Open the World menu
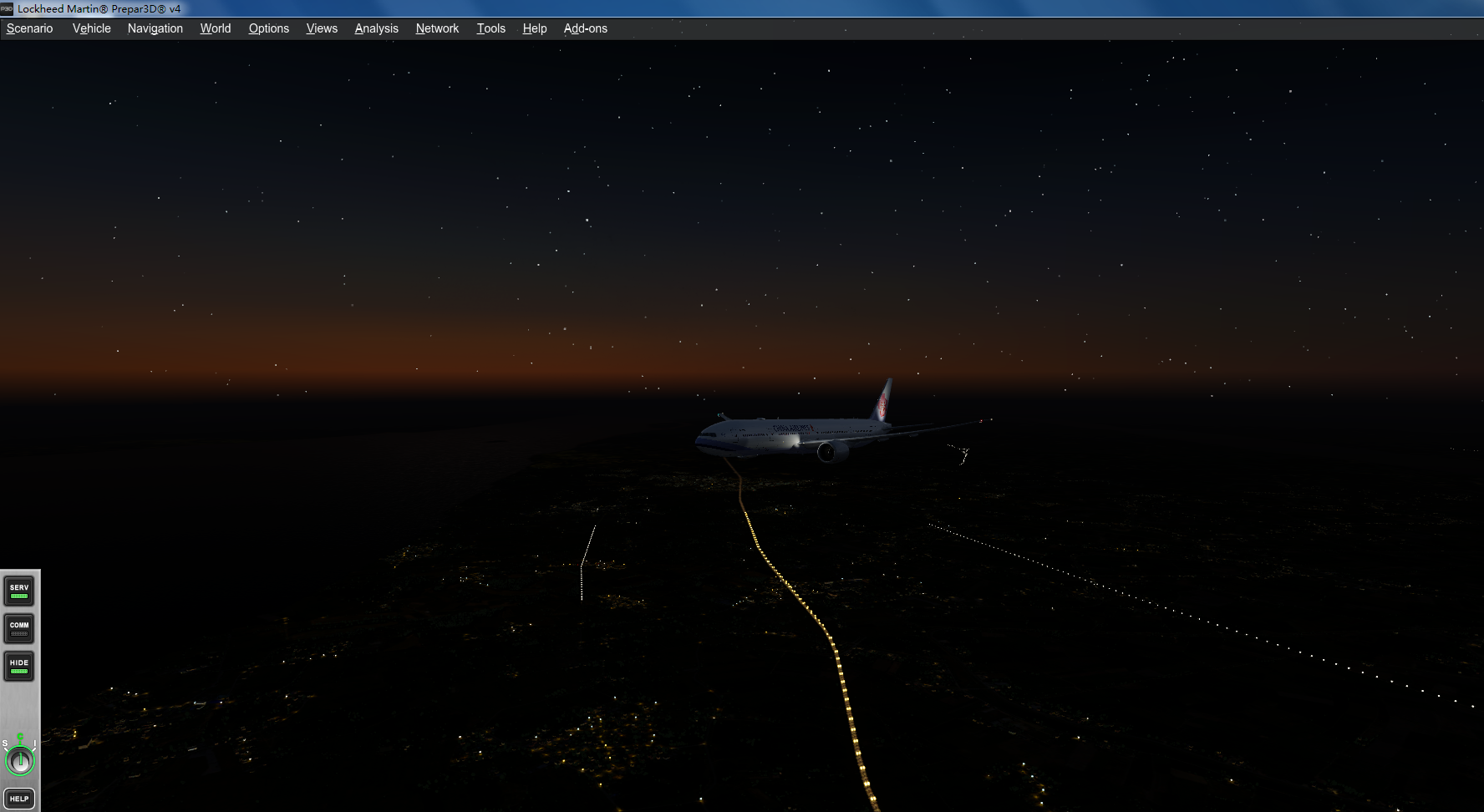The width and height of the screenshot is (1484, 812). pos(215,28)
